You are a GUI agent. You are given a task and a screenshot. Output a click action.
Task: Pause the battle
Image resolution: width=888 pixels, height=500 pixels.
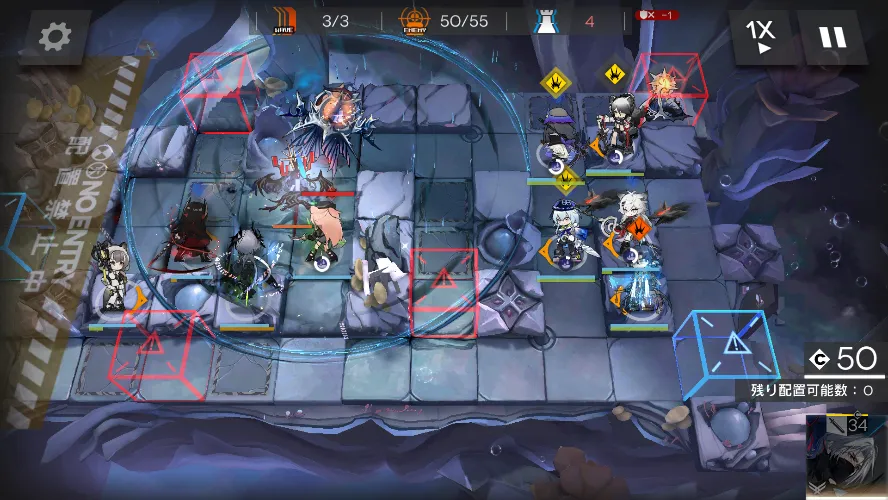832,37
